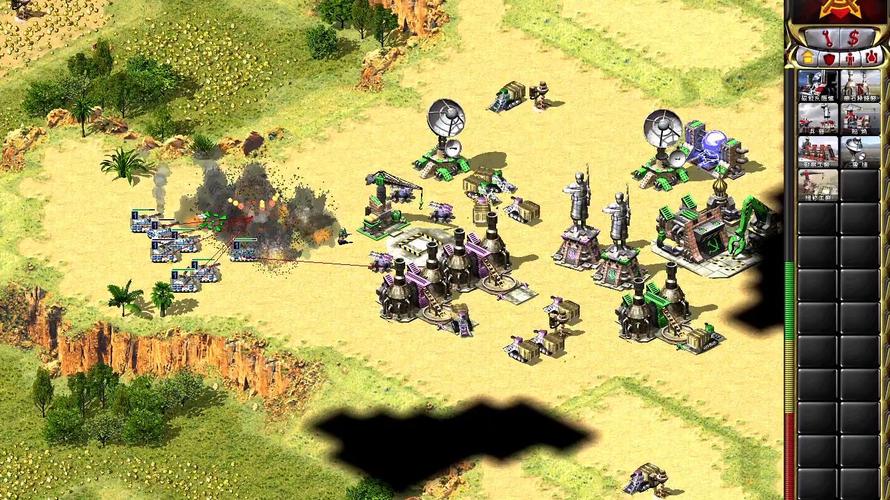890x500 pixels.
Task: Build the Radar Tower structure
Action: 858,152
